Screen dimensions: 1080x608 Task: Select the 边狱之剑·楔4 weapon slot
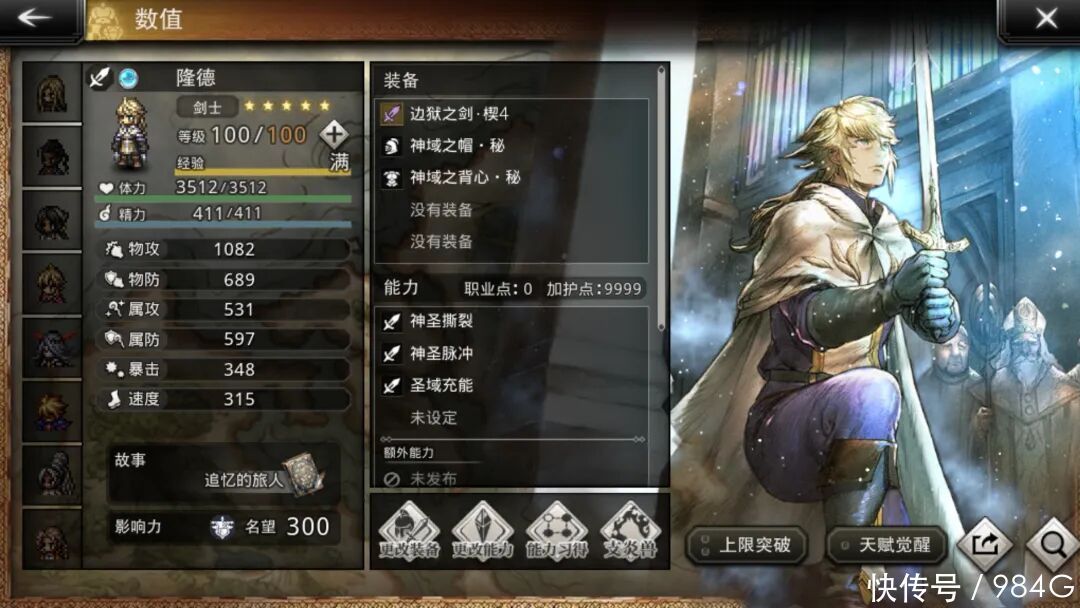[512, 114]
